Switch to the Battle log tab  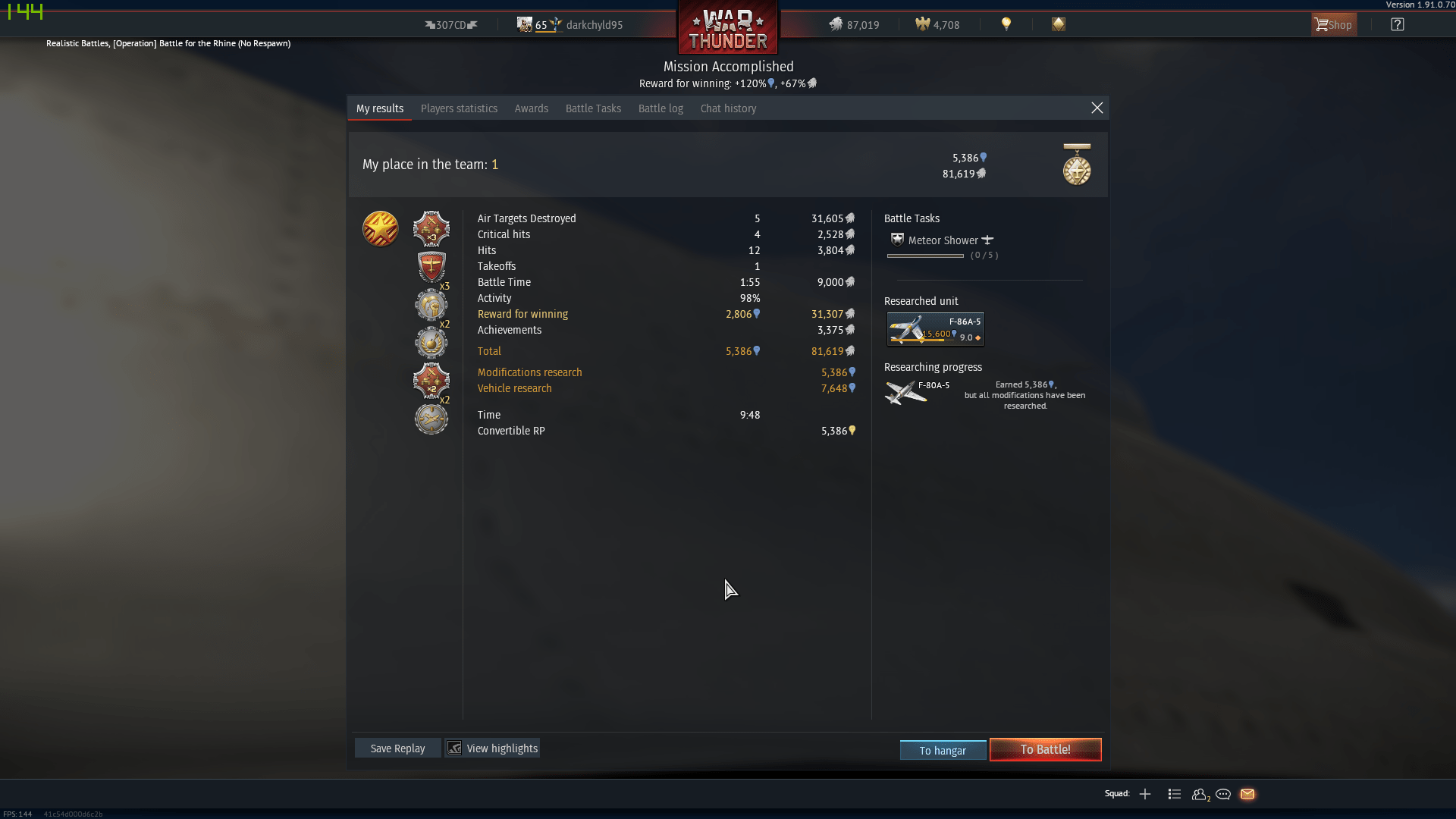point(661,108)
